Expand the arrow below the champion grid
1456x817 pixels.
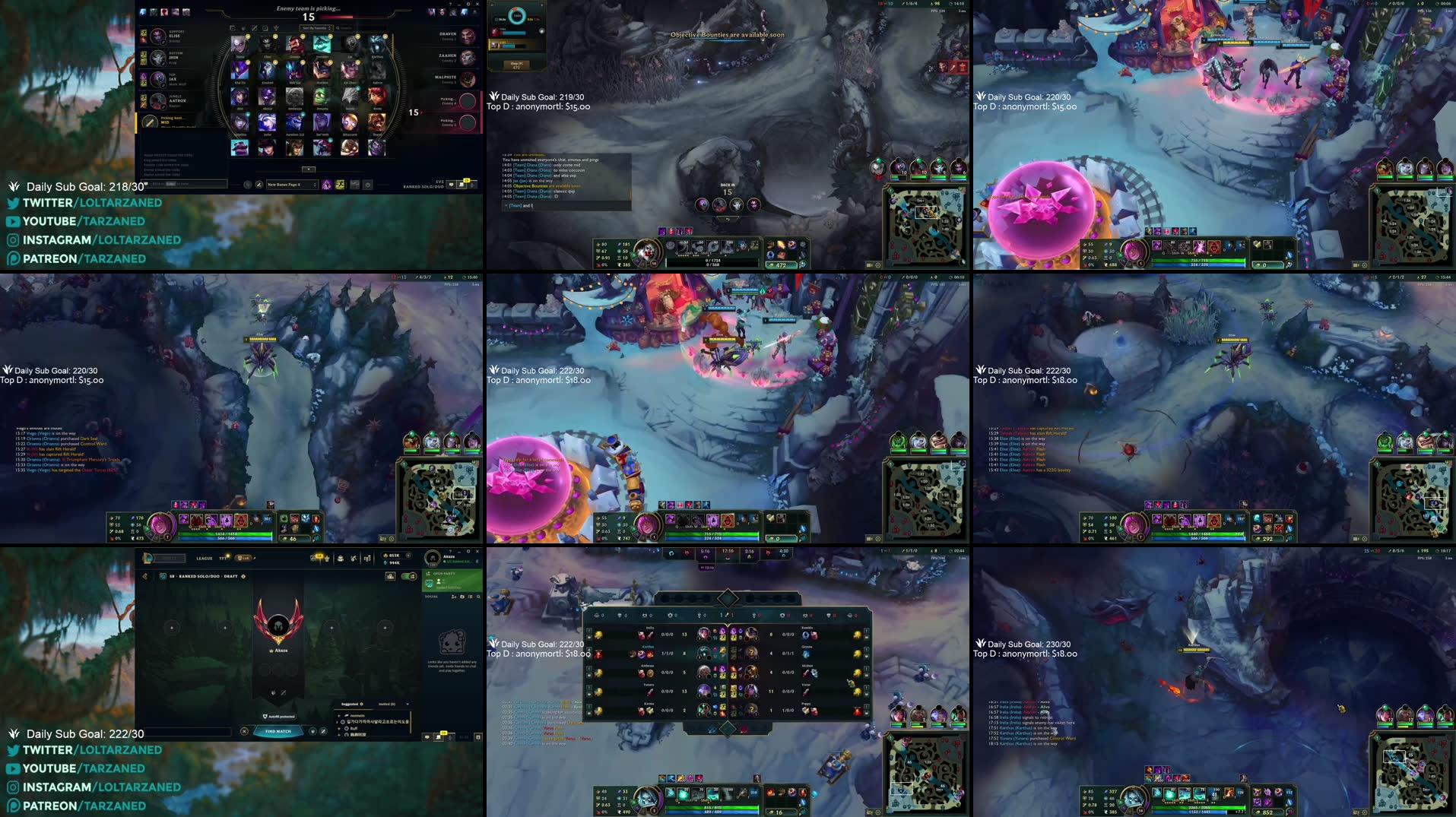[309, 169]
